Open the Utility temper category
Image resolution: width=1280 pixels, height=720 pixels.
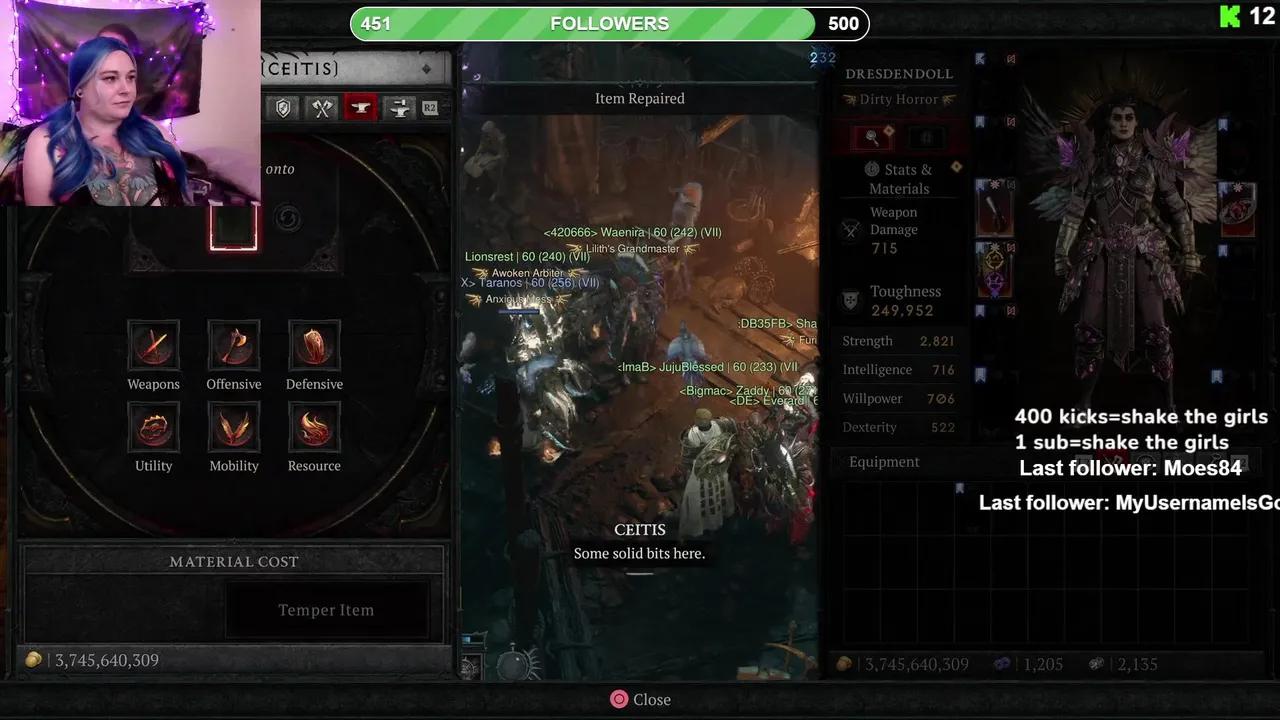(x=153, y=428)
